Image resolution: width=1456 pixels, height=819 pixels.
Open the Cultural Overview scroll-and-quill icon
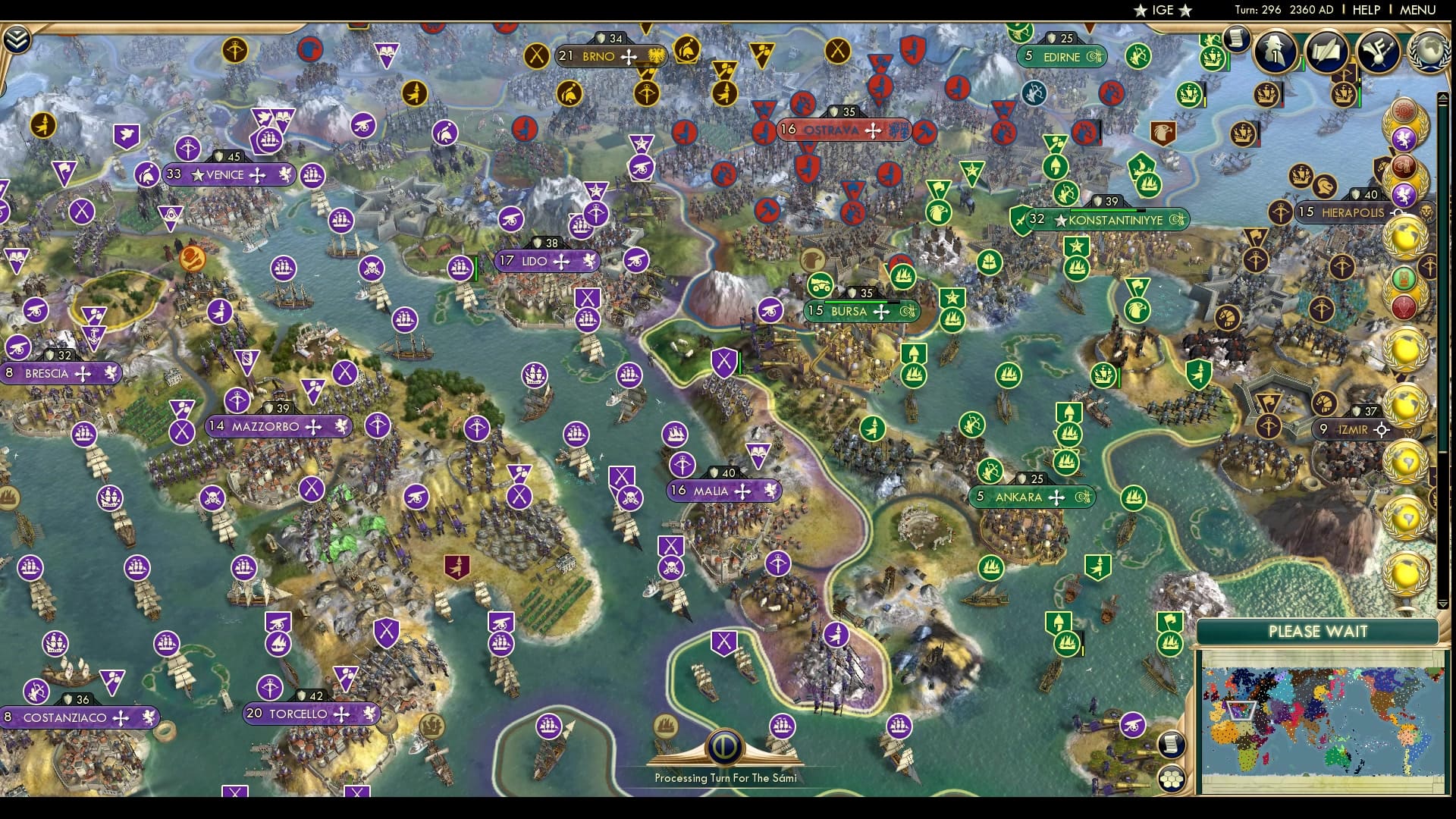tap(1326, 51)
